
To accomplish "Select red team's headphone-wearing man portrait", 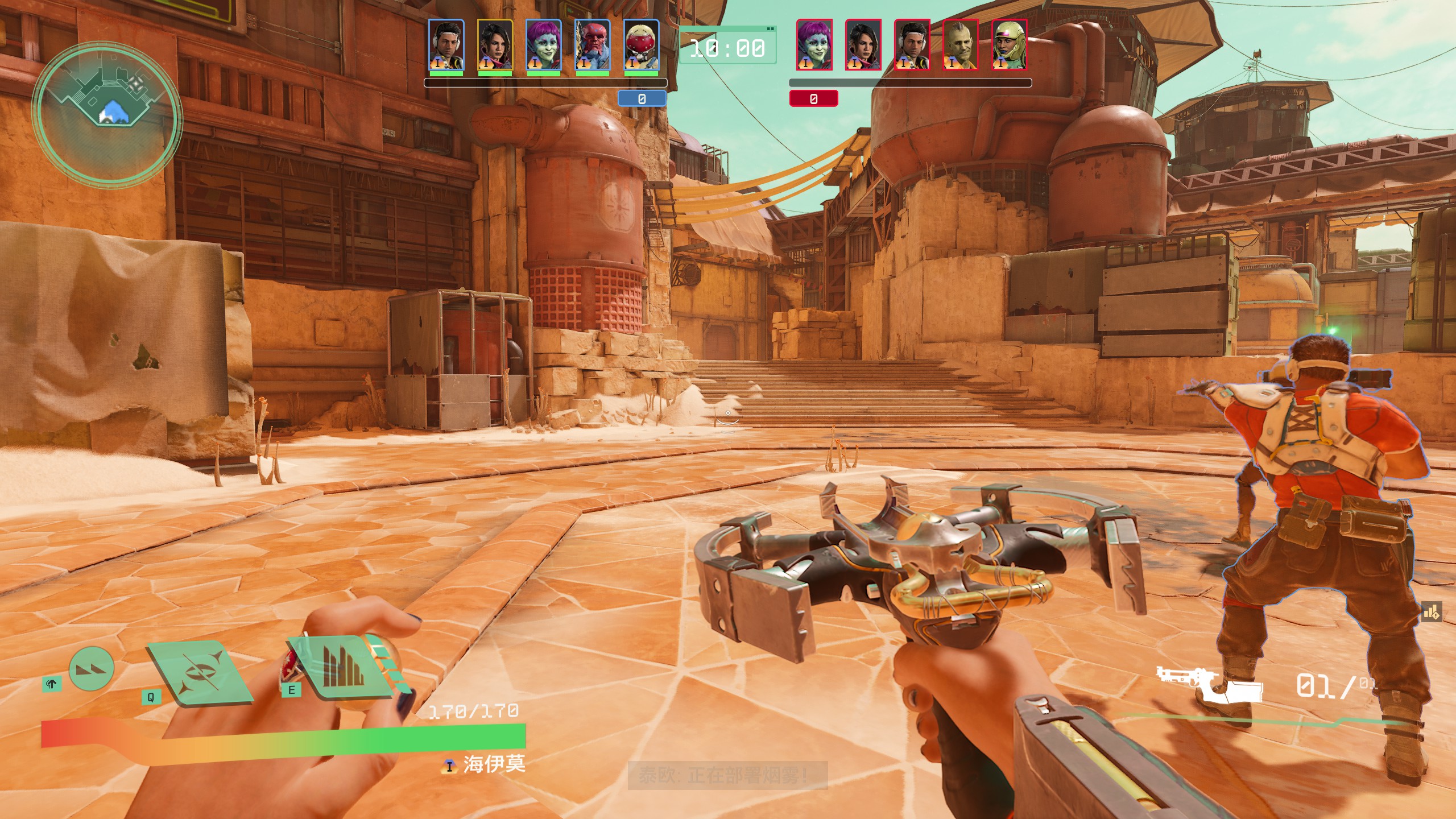I will (x=912, y=45).
